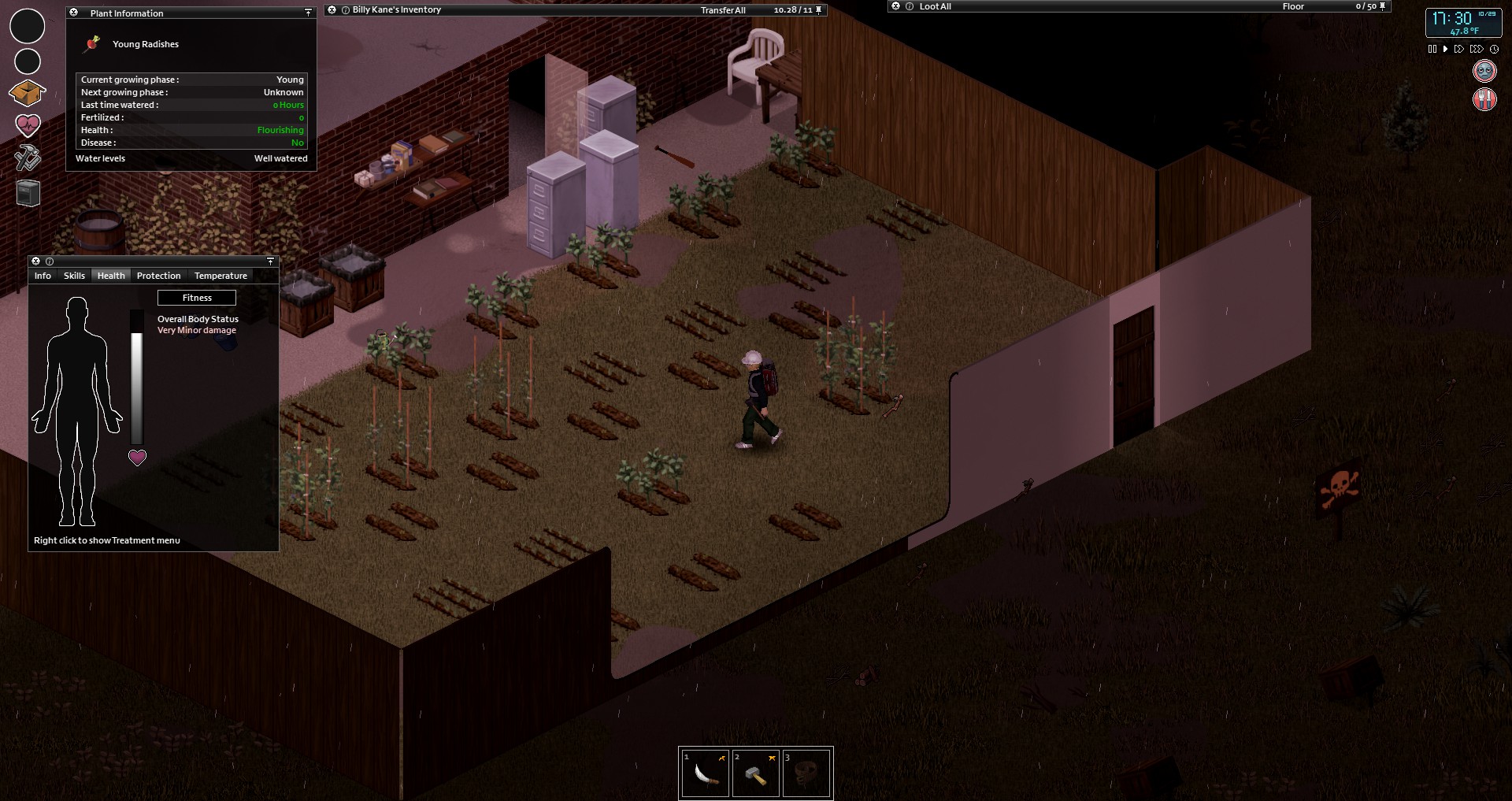Expand the weight capacity display in loot panel
The width and height of the screenshot is (1512, 801).
coord(1369,6)
